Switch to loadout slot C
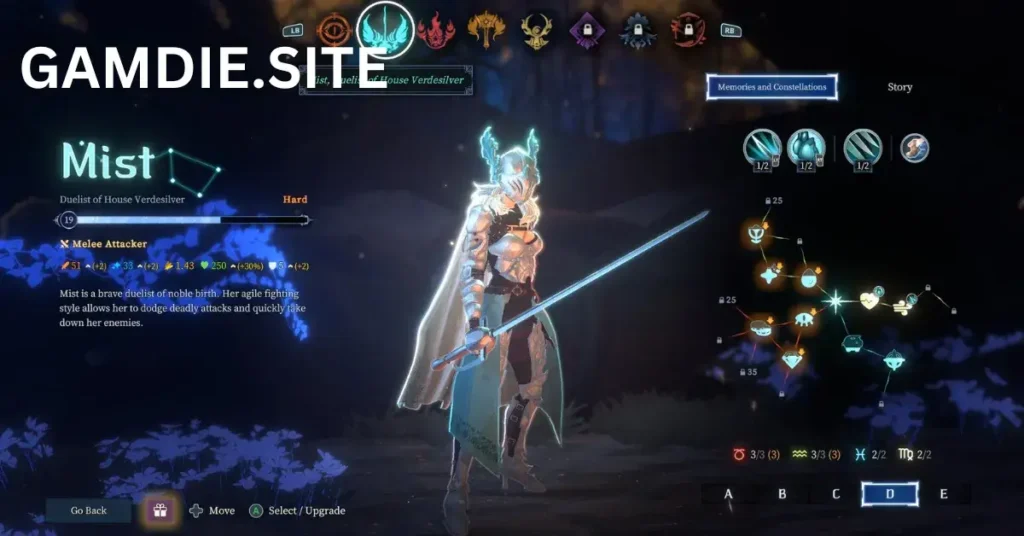Screen dimensions: 1024x536 (836, 494)
